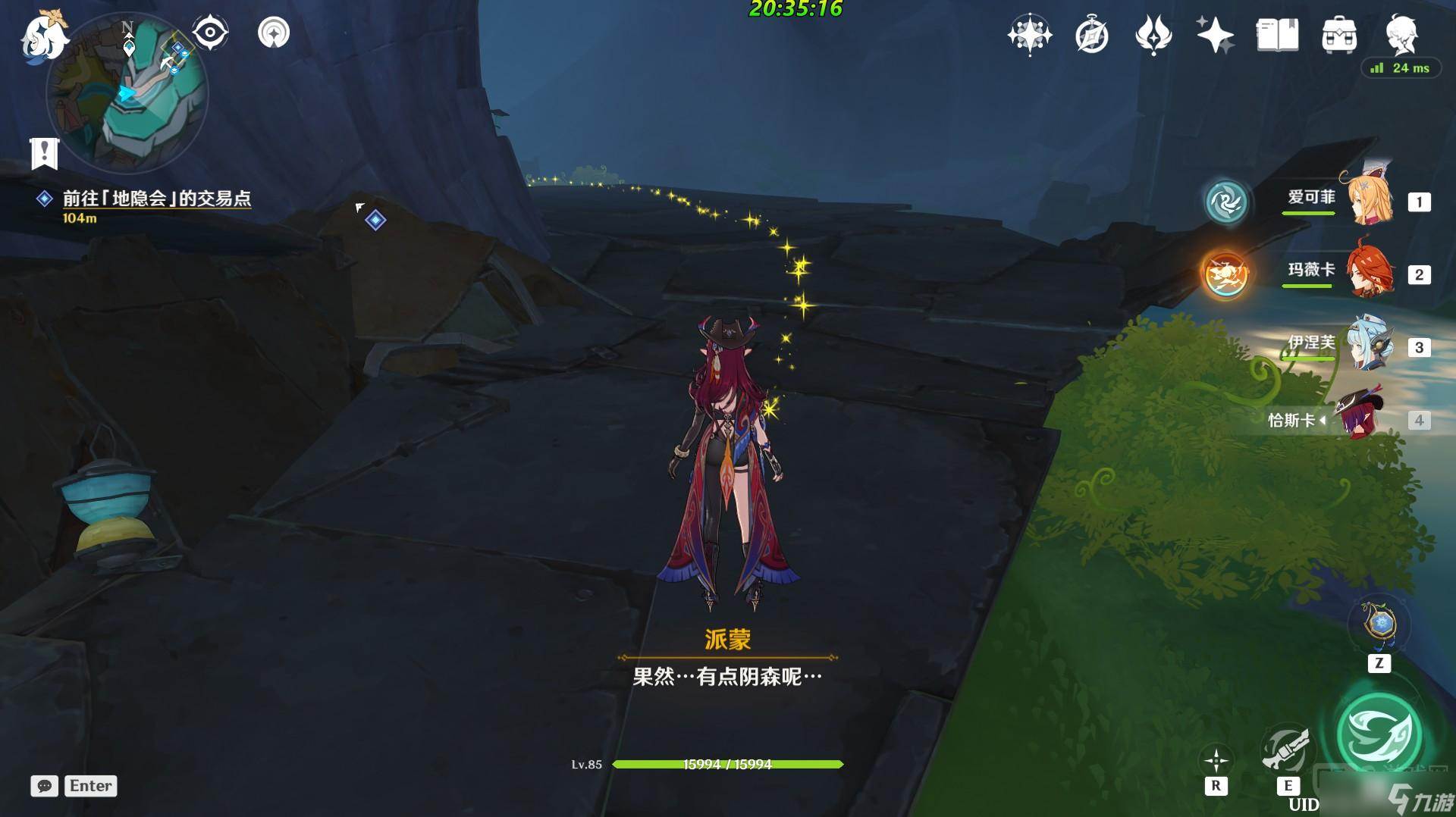Use the elemental skill gun icon

tap(1286, 751)
